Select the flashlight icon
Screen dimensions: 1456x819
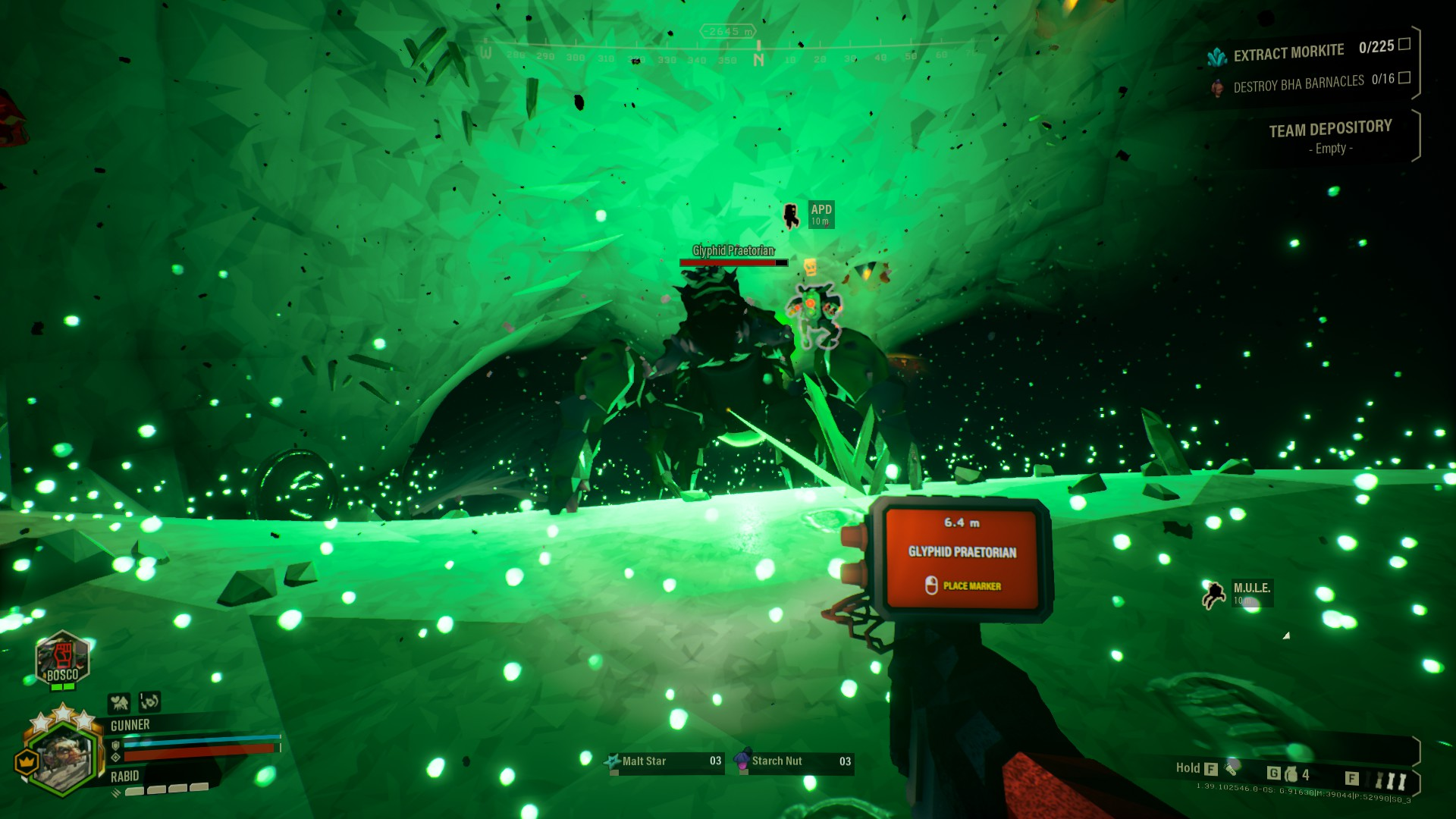point(1231,767)
